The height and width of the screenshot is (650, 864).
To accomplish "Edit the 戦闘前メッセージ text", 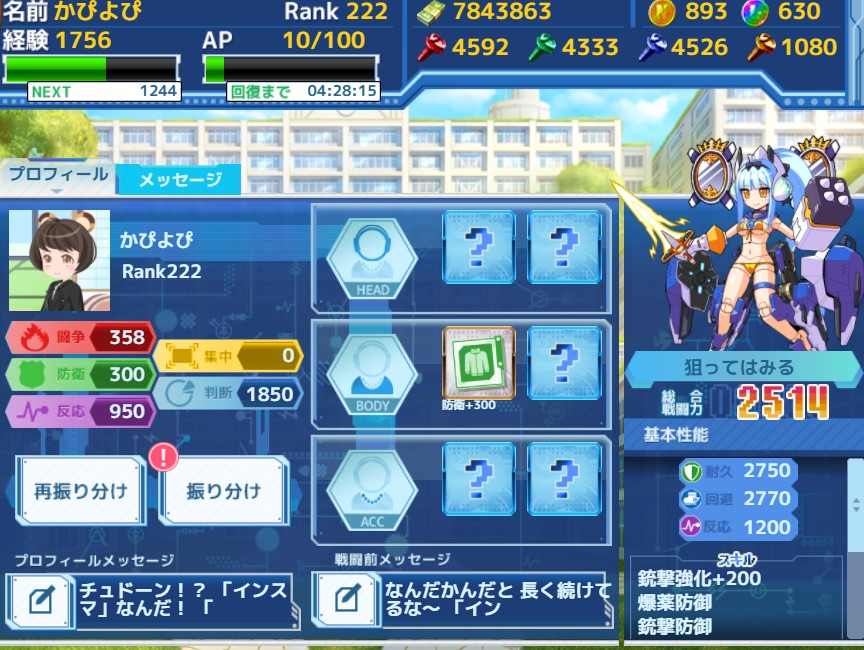I will (346, 600).
